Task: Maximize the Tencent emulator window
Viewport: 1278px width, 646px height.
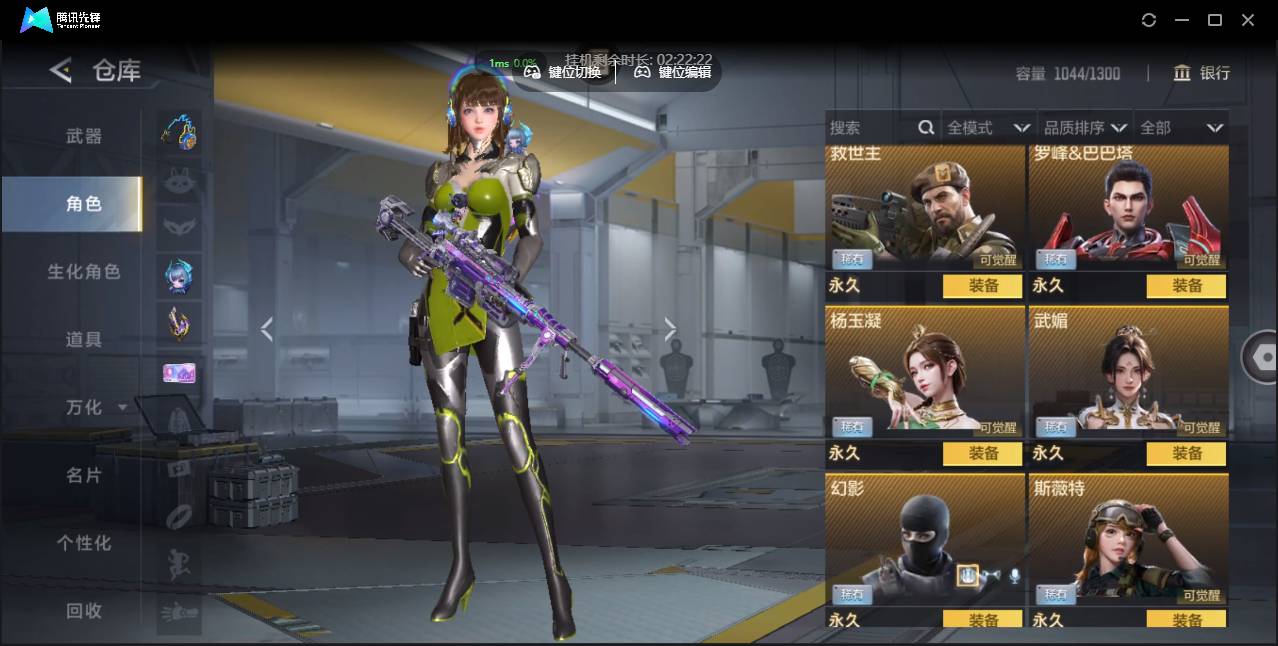Action: coord(1215,20)
